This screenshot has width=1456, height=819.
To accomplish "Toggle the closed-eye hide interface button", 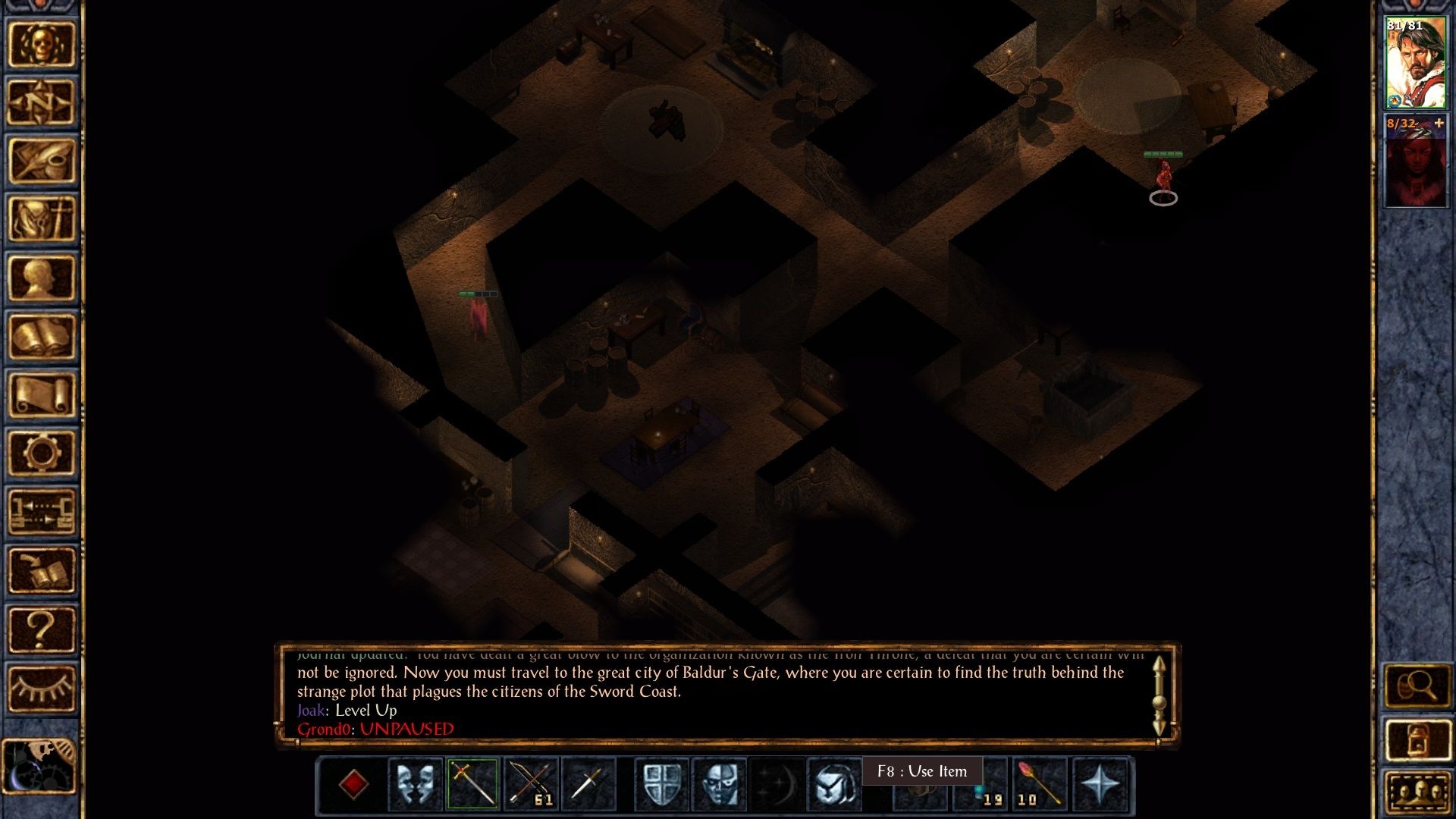I will [42, 688].
